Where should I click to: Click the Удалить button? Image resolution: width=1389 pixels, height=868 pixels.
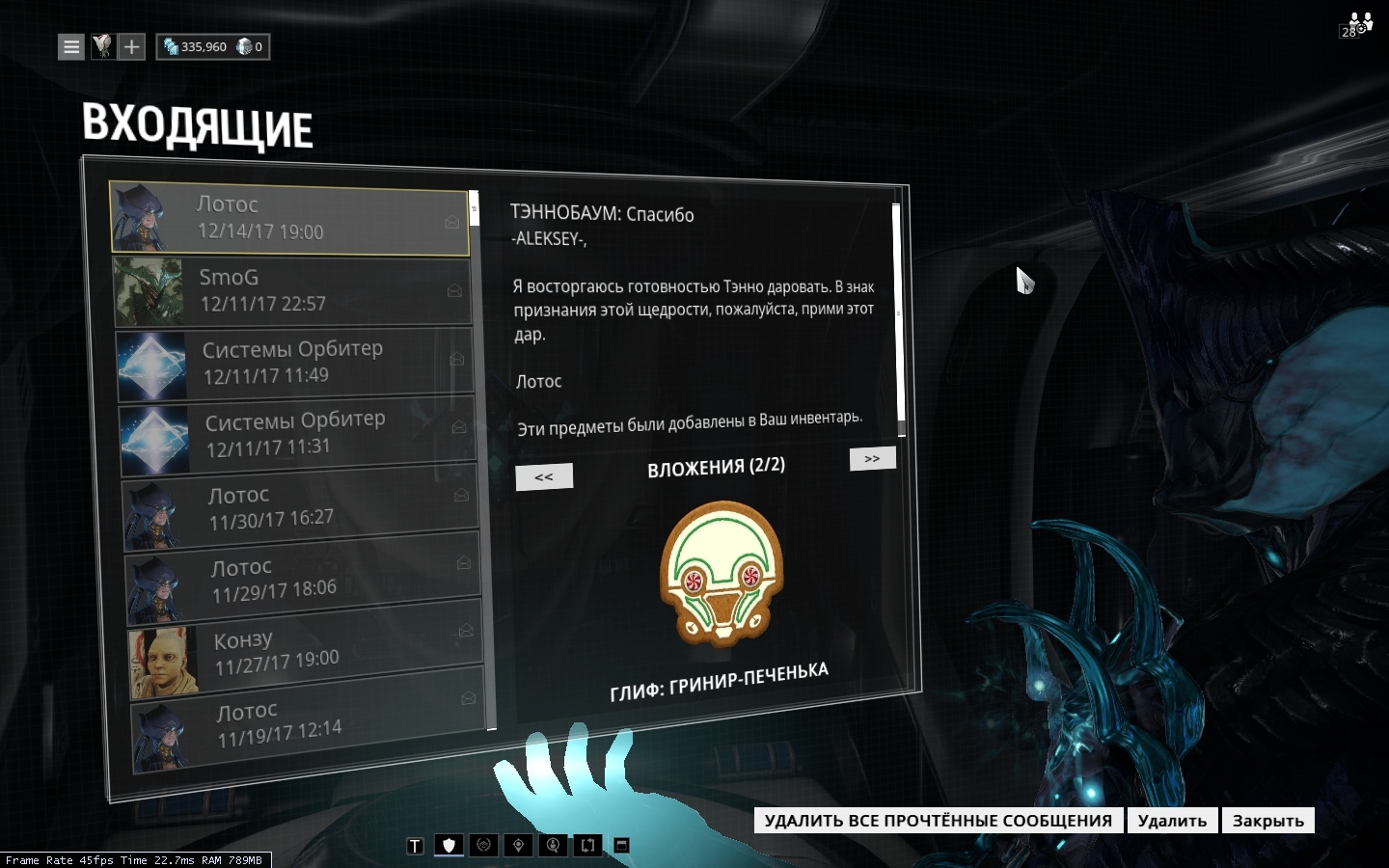(1172, 821)
